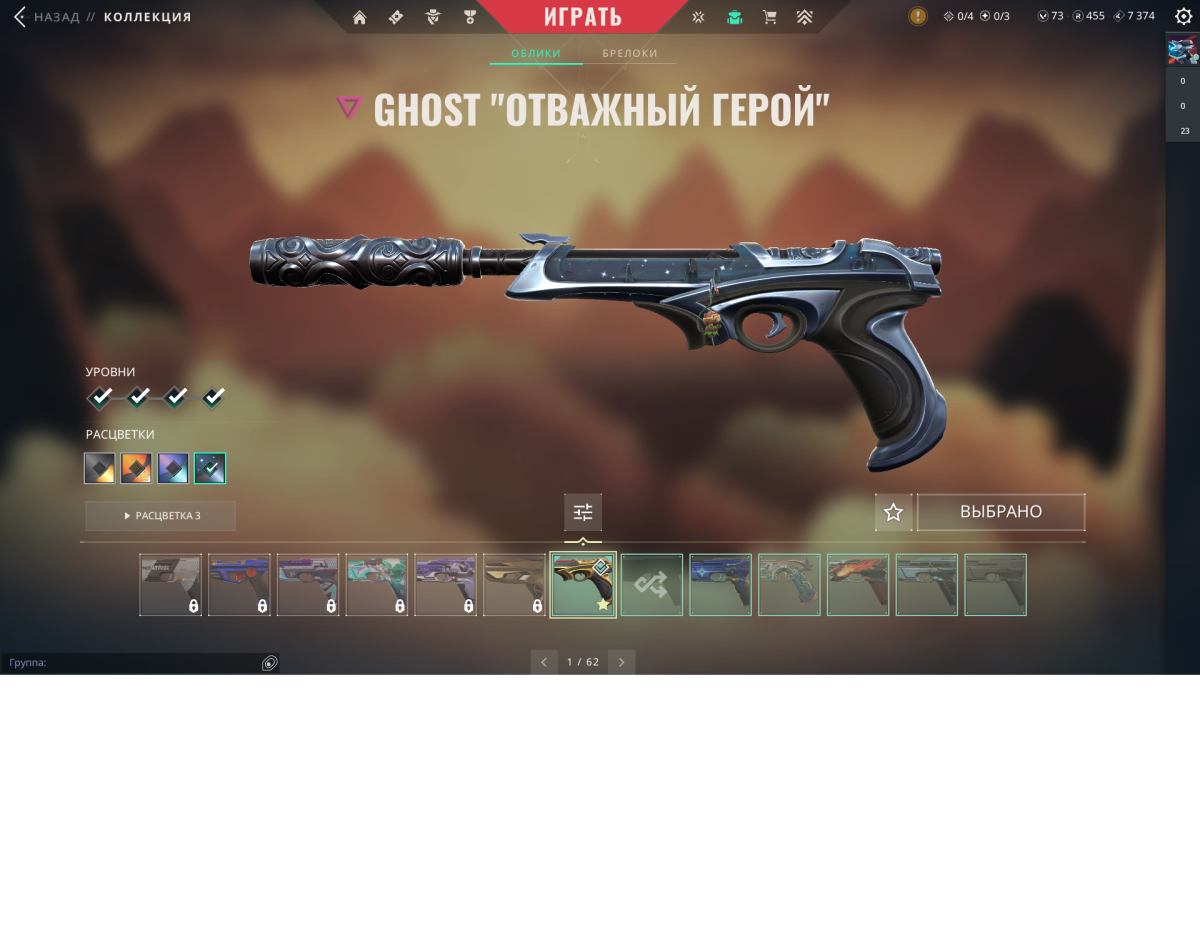Click the red ИГРАТЬ button
The width and height of the screenshot is (1200, 931).
pos(583,17)
